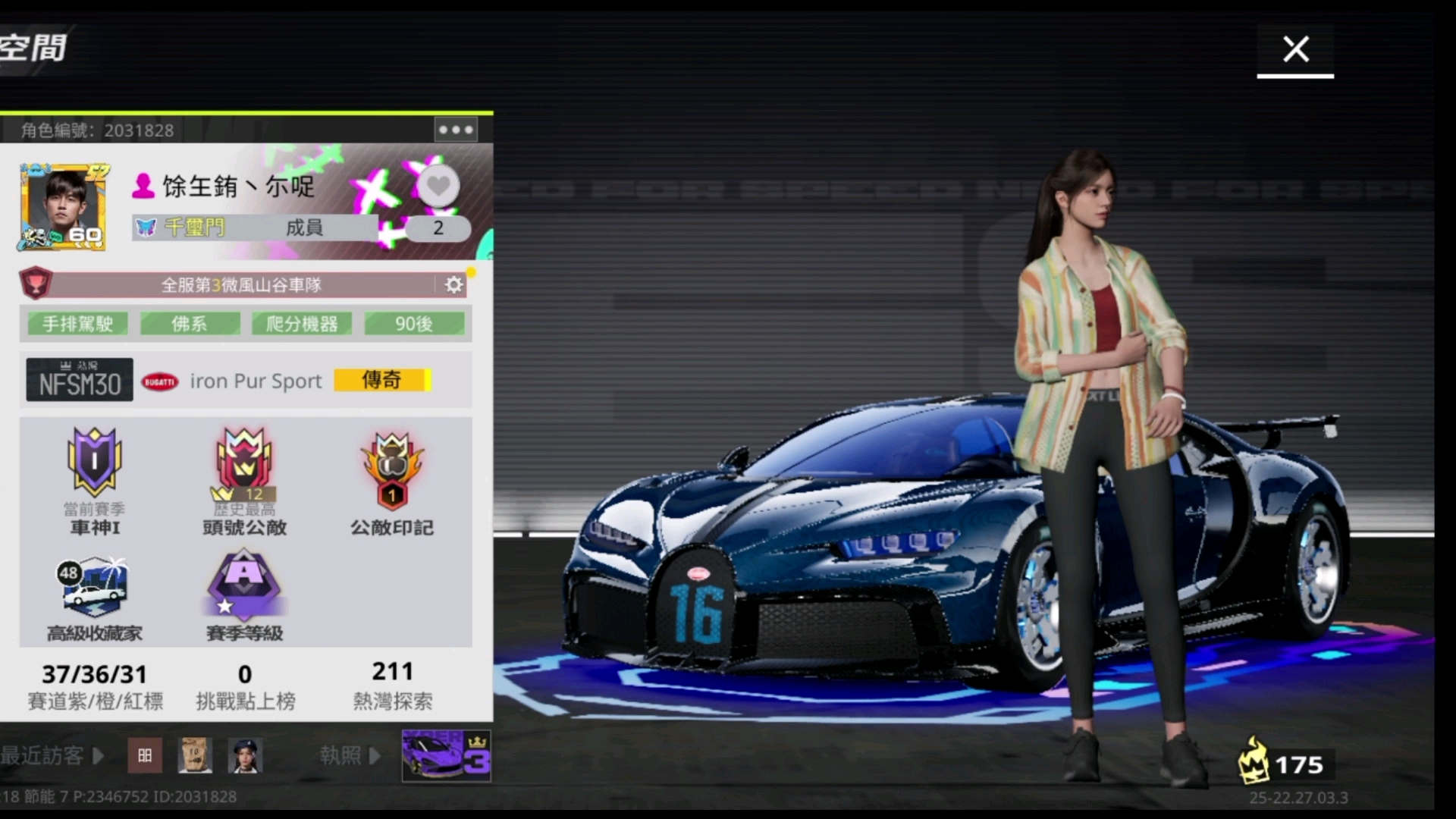Select the 爬分機器 tag
1456x819 pixels.
pyautogui.click(x=302, y=324)
